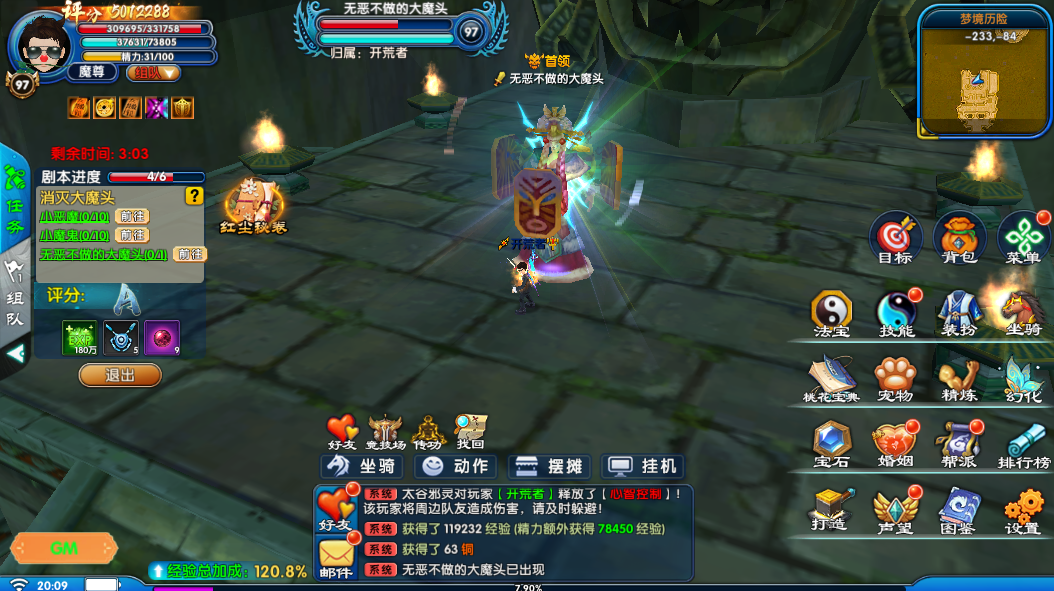Open the 宝石 gem menu
The width and height of the screenshot is (1054, 591).
pyautogui.click(x=831, y=444)
